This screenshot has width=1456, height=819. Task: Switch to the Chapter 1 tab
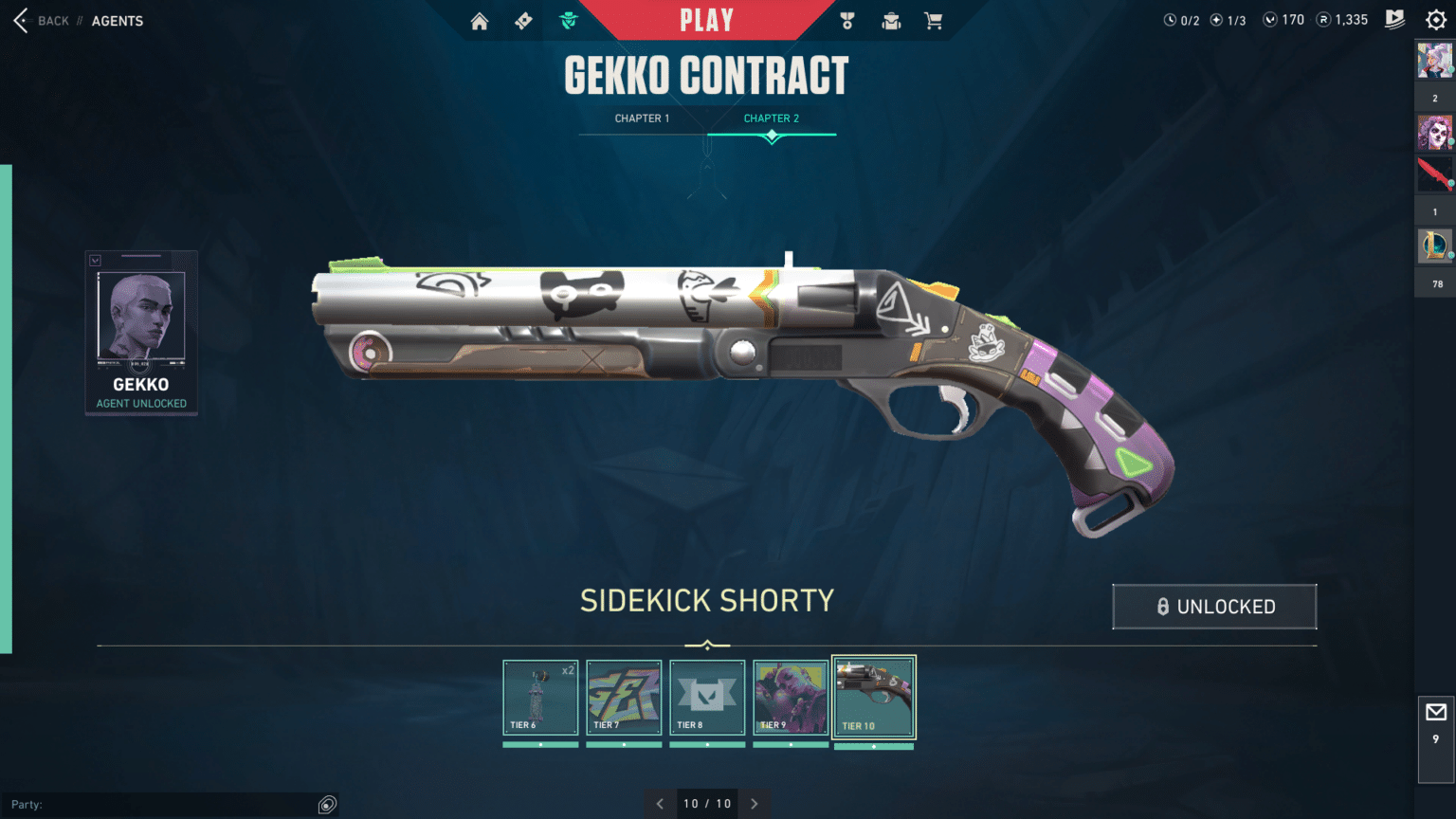(643, 118)
